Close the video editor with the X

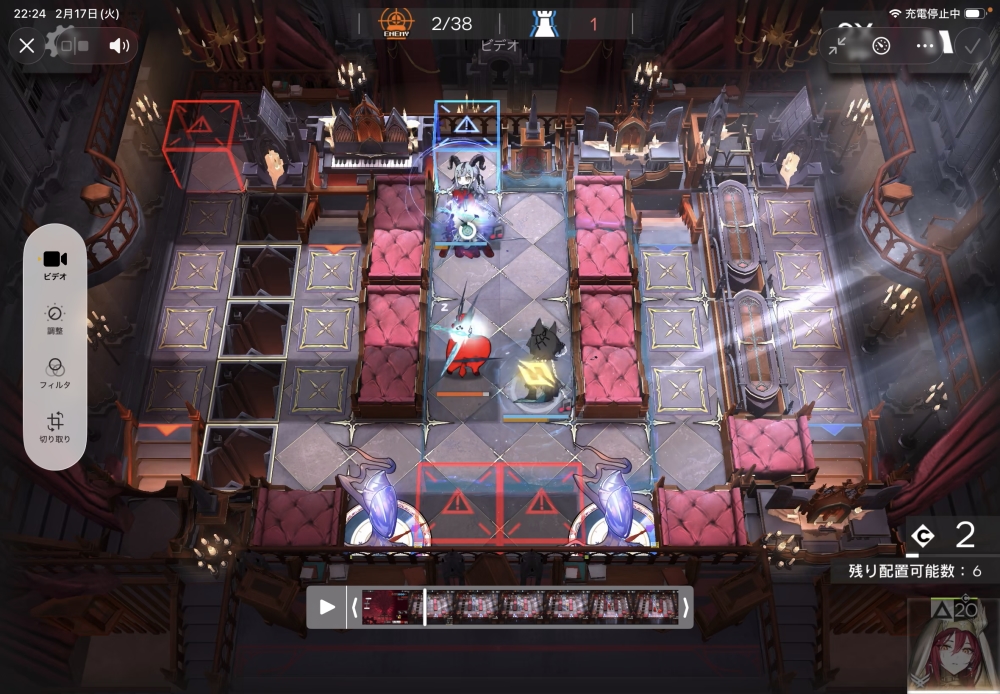click(27, 45)
